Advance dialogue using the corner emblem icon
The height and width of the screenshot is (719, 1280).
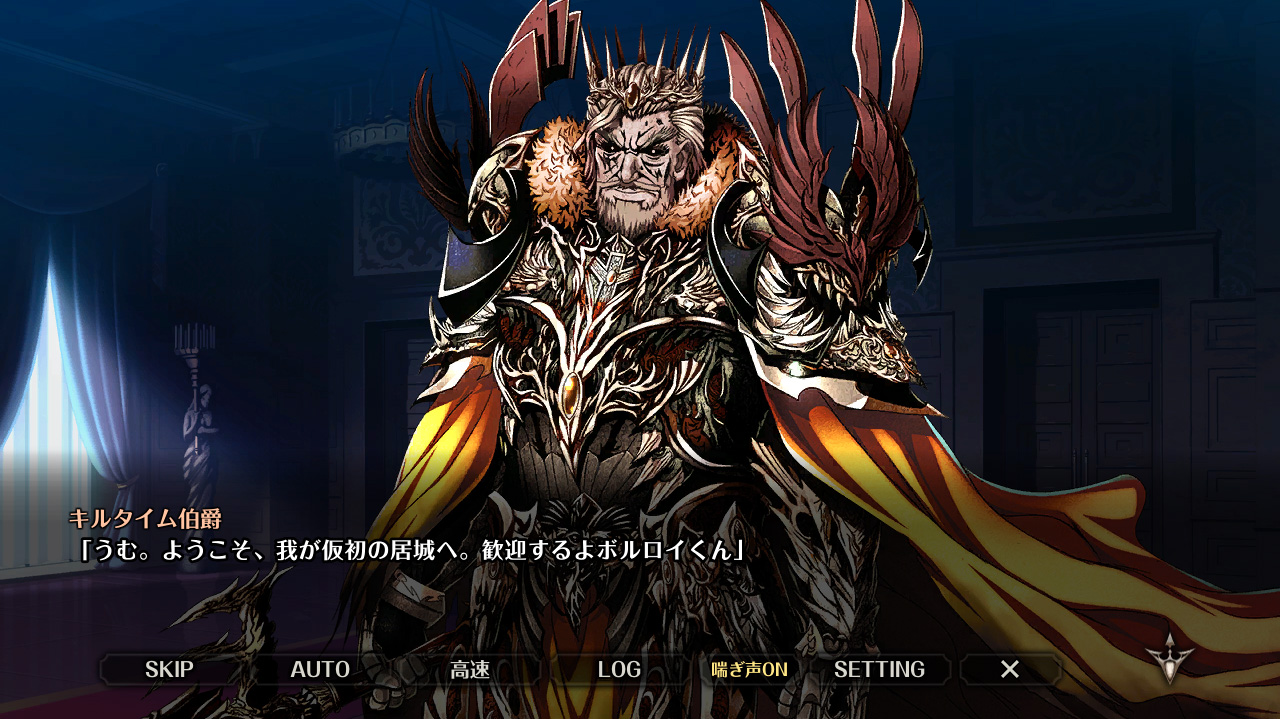[1169, 658]
